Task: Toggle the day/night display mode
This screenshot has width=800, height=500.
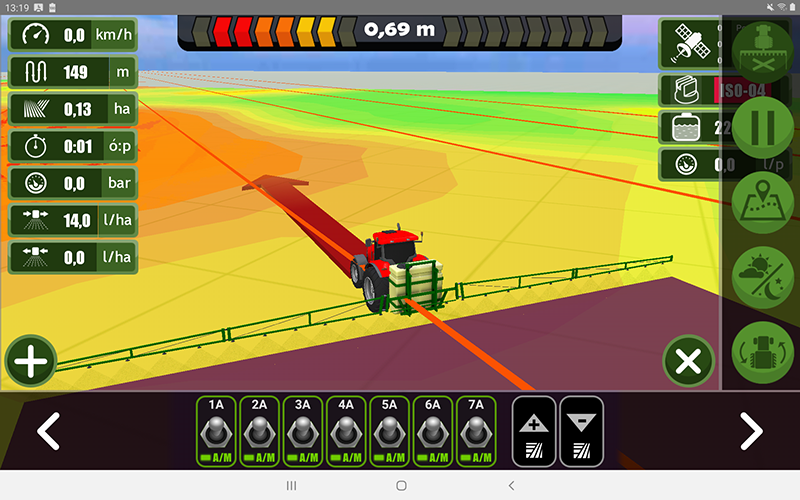Action: [x=763, y=276]
